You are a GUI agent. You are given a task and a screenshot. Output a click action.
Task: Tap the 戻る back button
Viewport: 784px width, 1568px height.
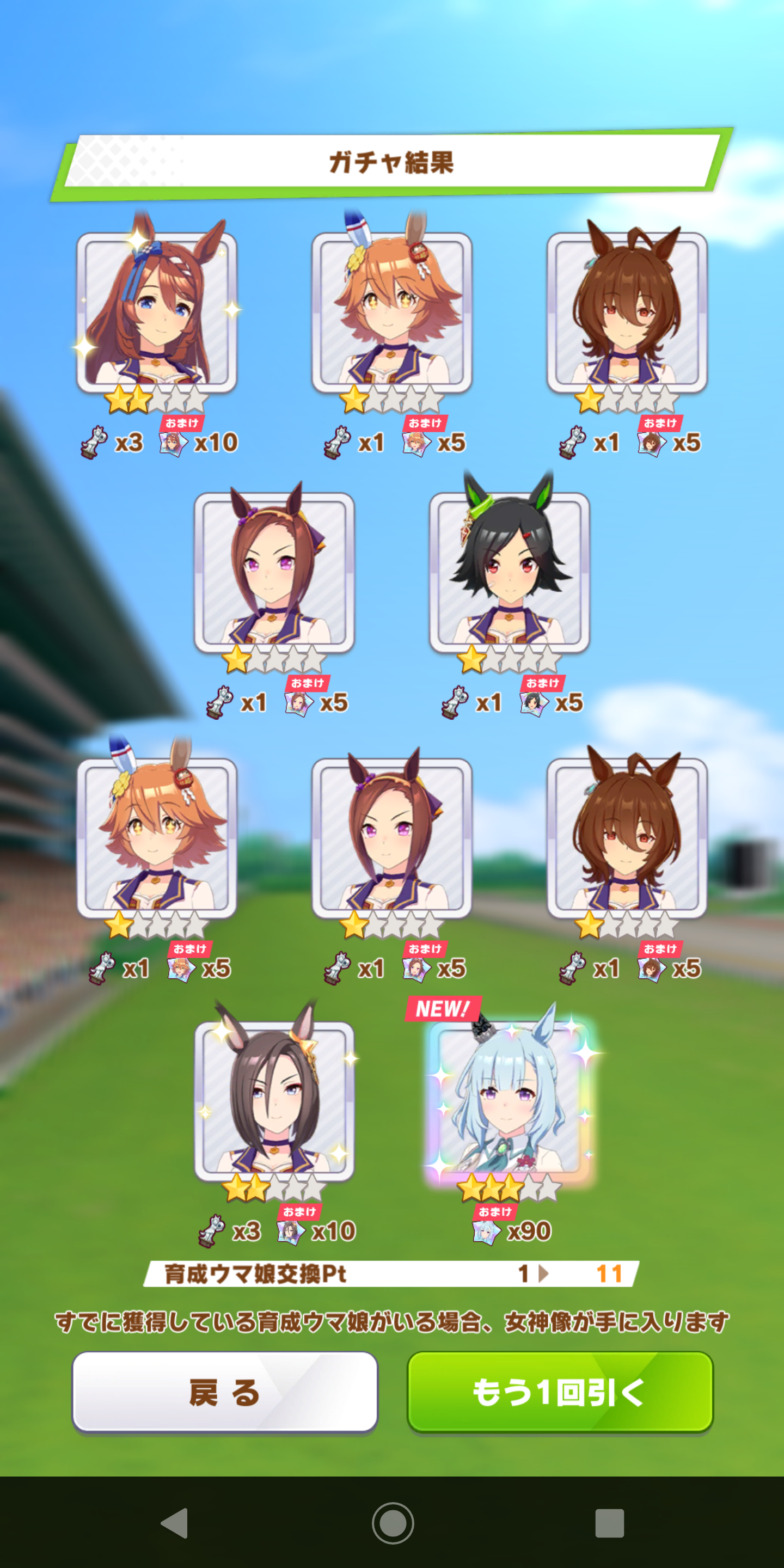(225, 1392)
